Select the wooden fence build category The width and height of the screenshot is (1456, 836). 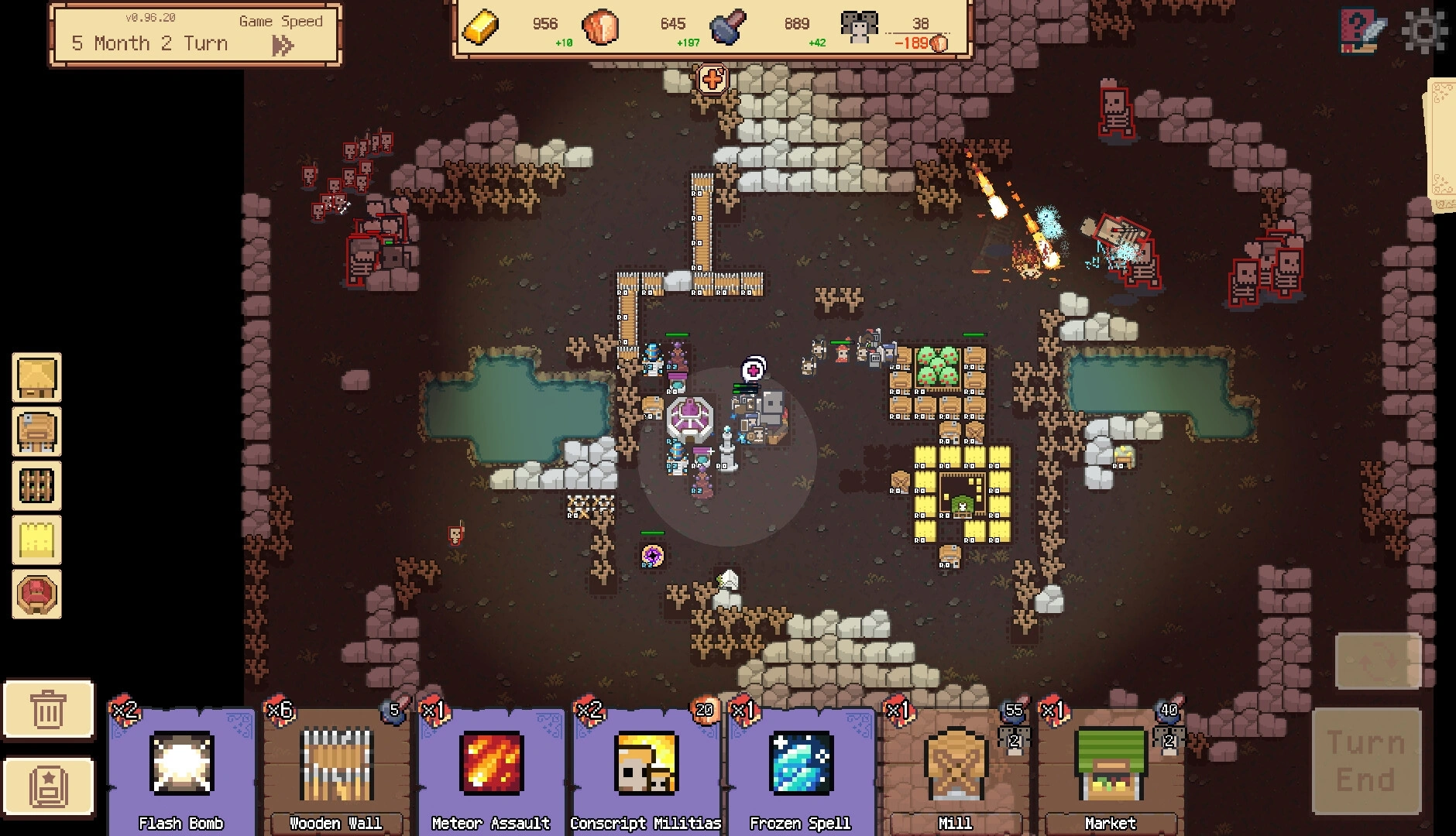pos(36,486)
